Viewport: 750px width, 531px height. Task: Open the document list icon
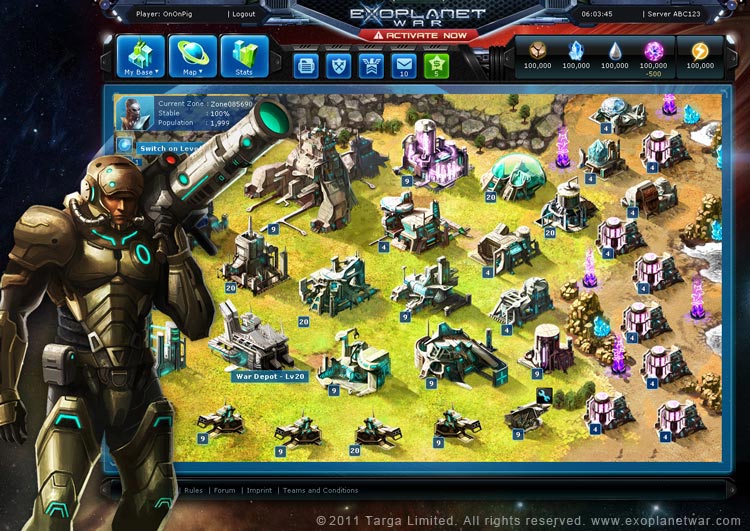307,65
